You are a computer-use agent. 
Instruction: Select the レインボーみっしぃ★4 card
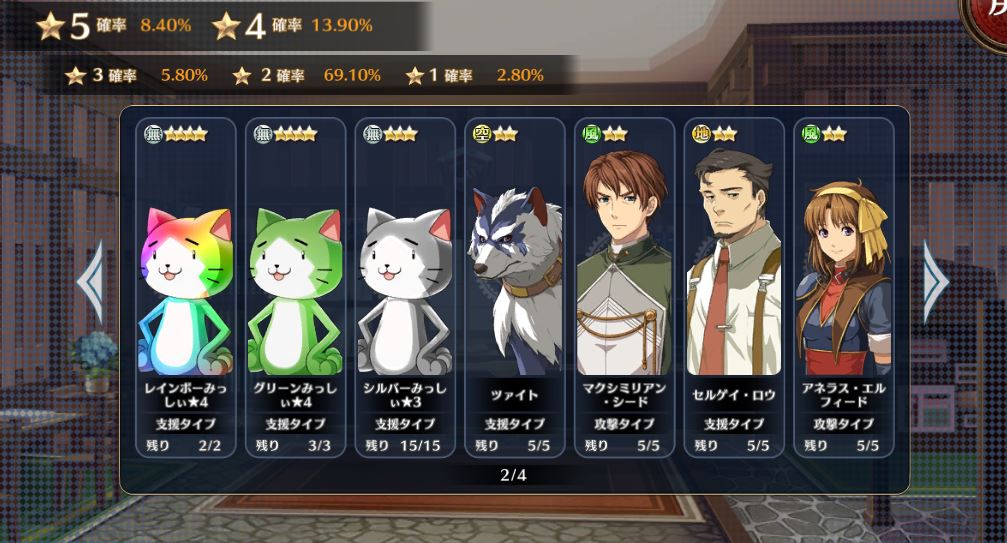coord(185,288)
